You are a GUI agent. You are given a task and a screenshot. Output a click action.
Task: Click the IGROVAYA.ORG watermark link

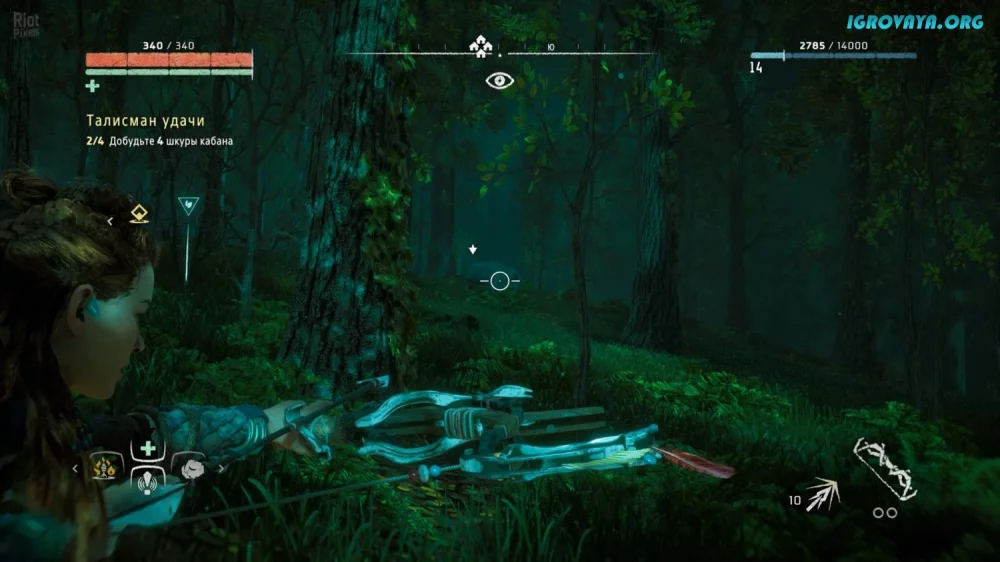pyautogui.click(x=914, y=22)
